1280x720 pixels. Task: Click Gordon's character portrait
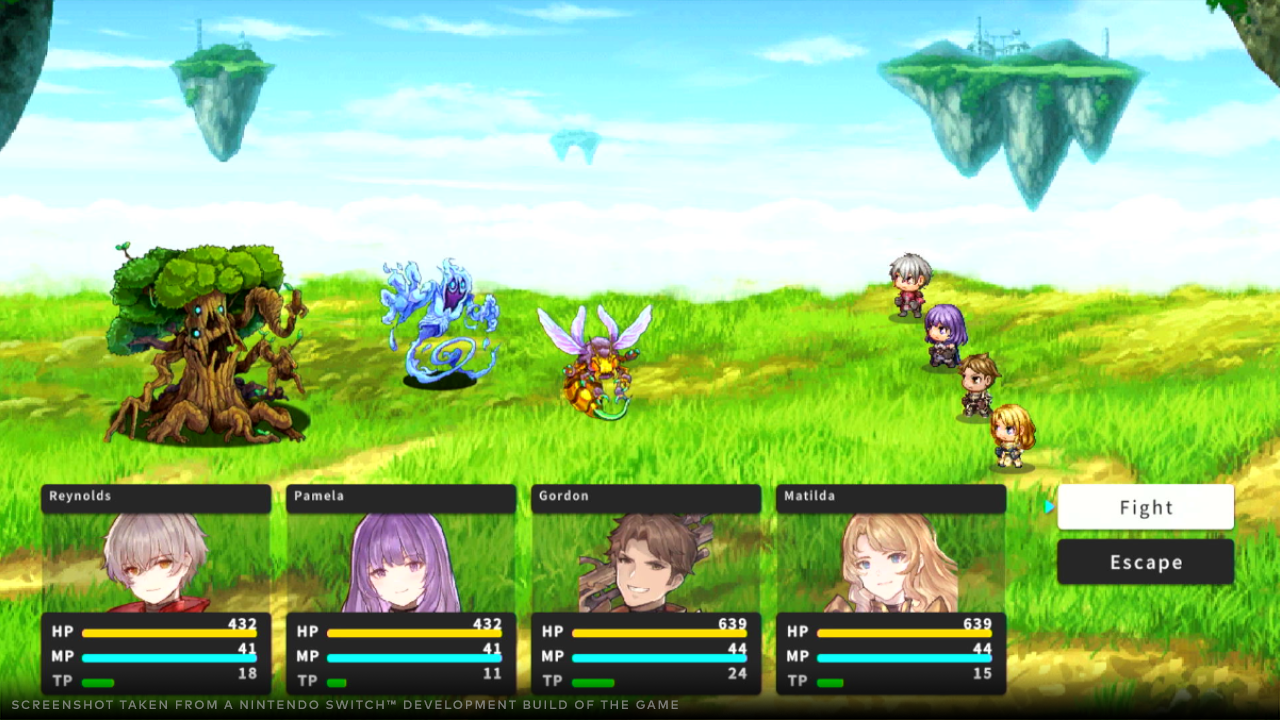point(645,565)
